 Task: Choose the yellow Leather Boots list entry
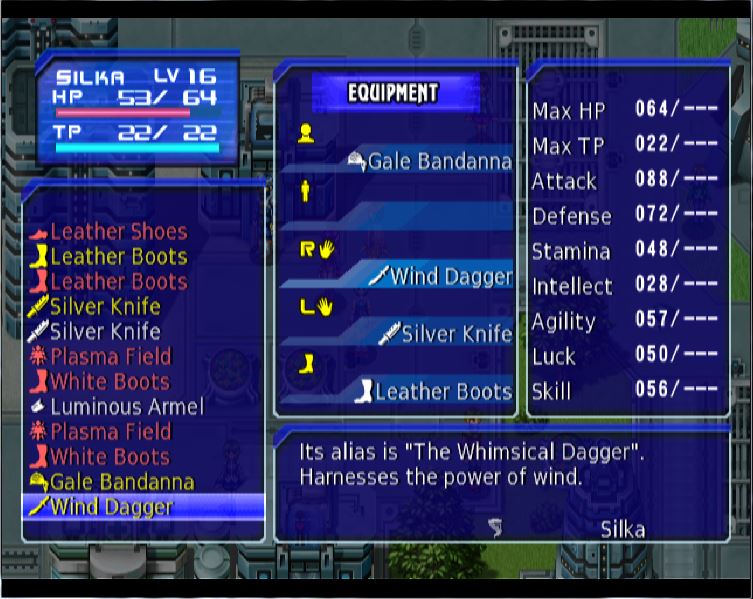(x=118, y=257)
